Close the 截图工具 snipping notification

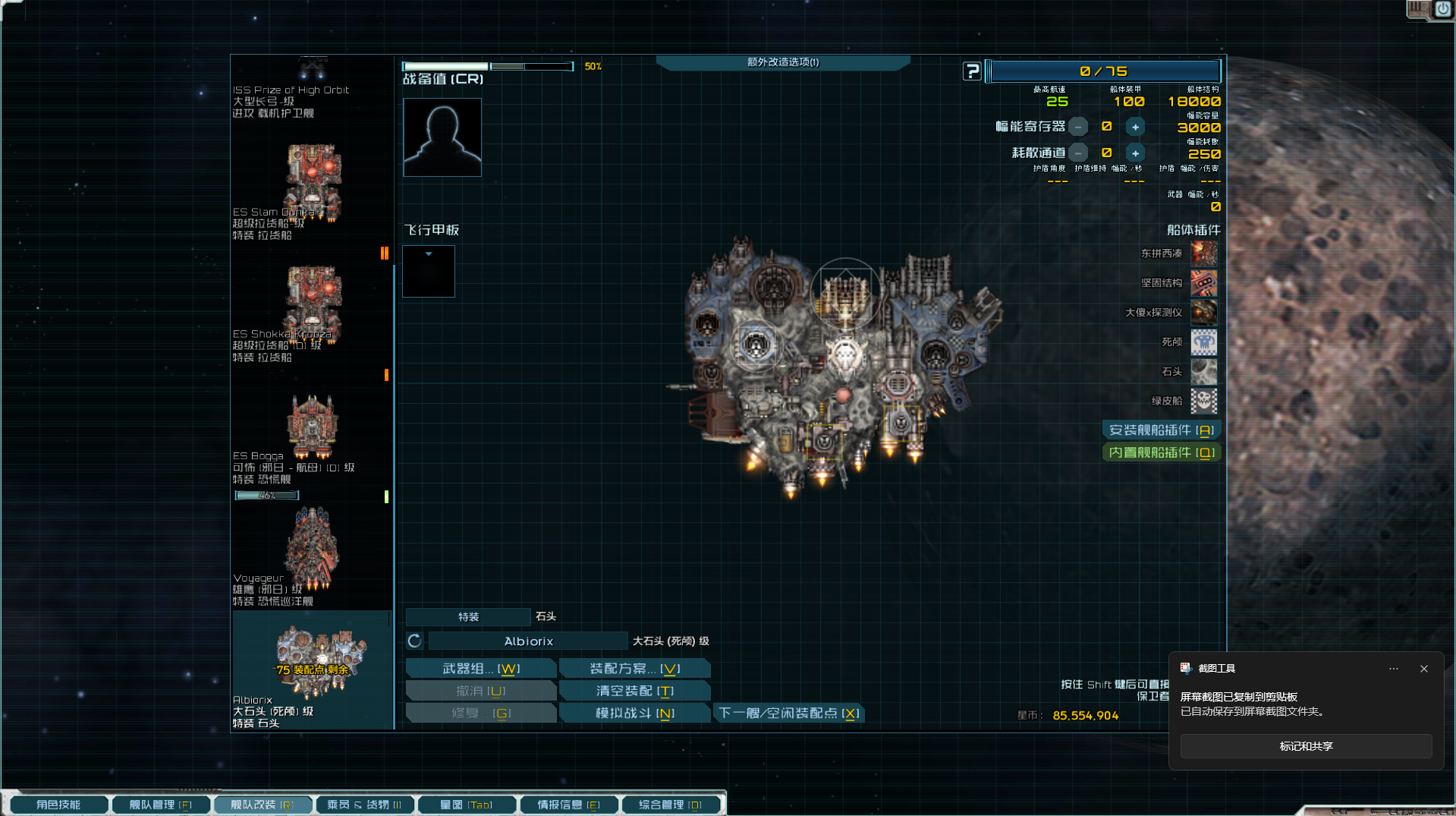1423,669
